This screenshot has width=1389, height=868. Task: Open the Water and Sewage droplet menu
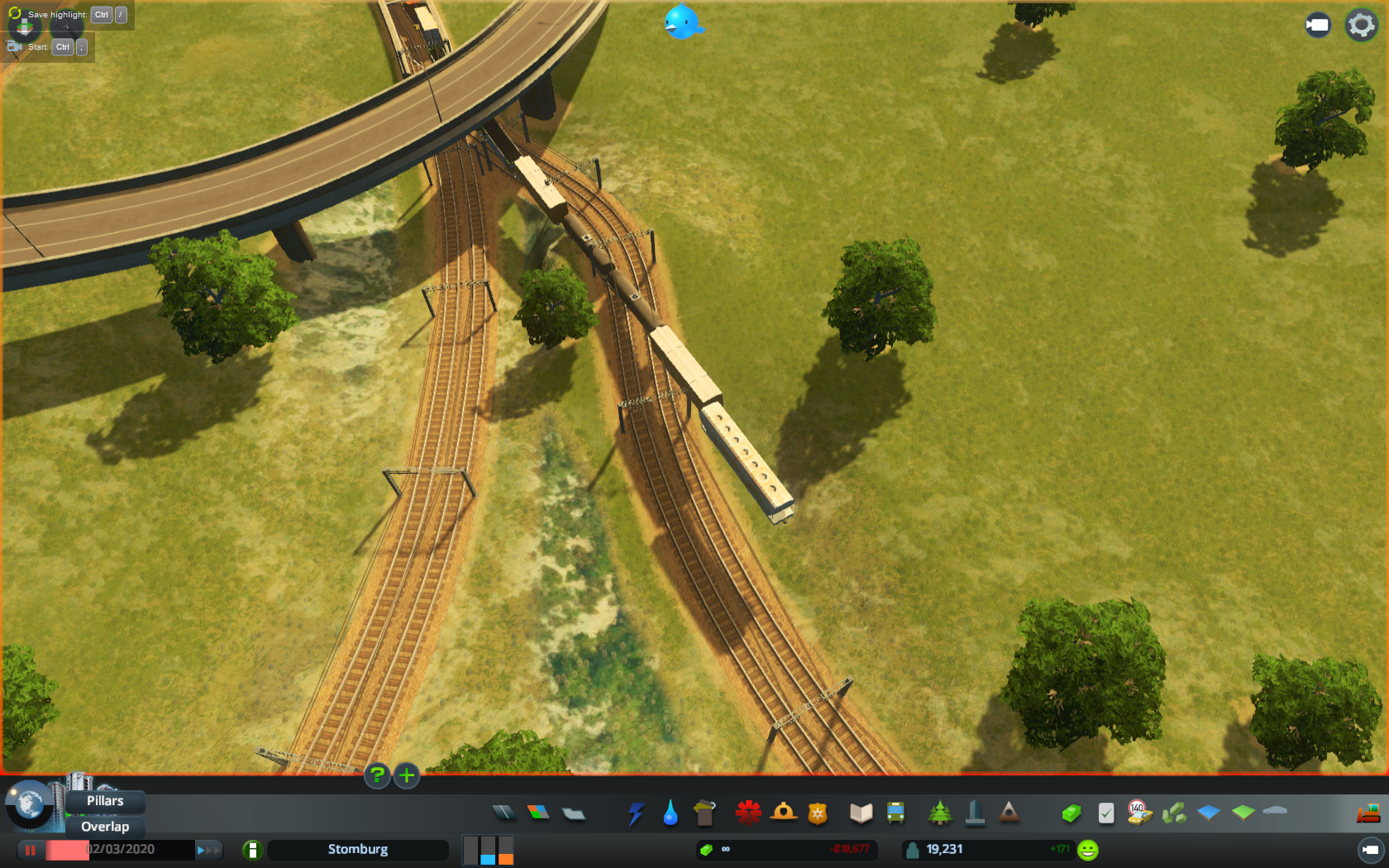point(671,813)
